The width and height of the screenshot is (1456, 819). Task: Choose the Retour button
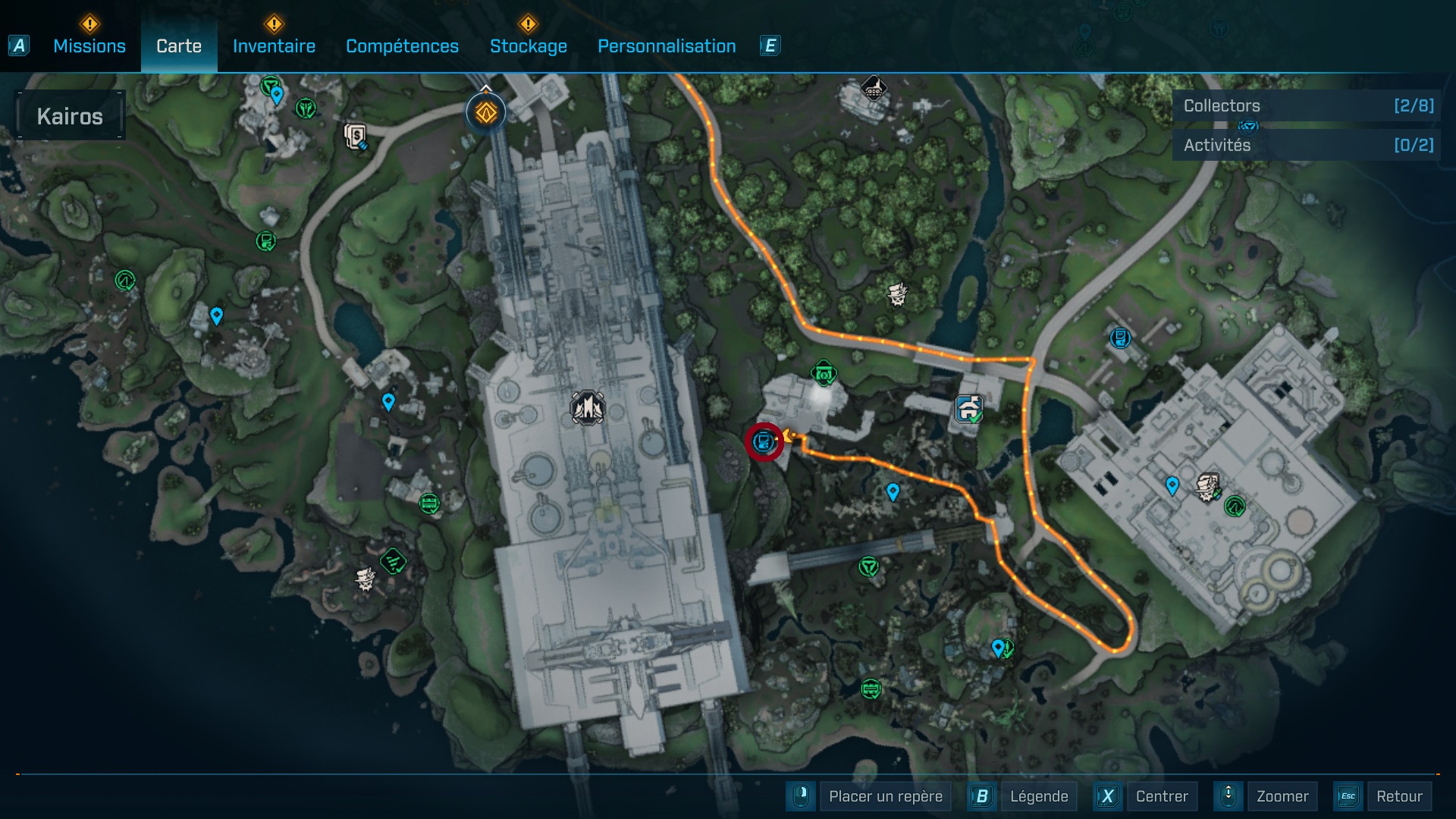(1398, 796)
